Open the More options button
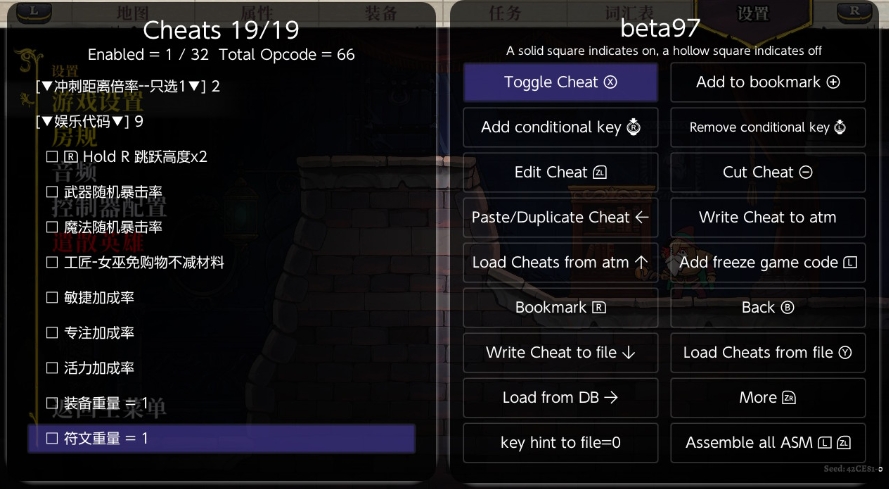 (x=767, y=397)
